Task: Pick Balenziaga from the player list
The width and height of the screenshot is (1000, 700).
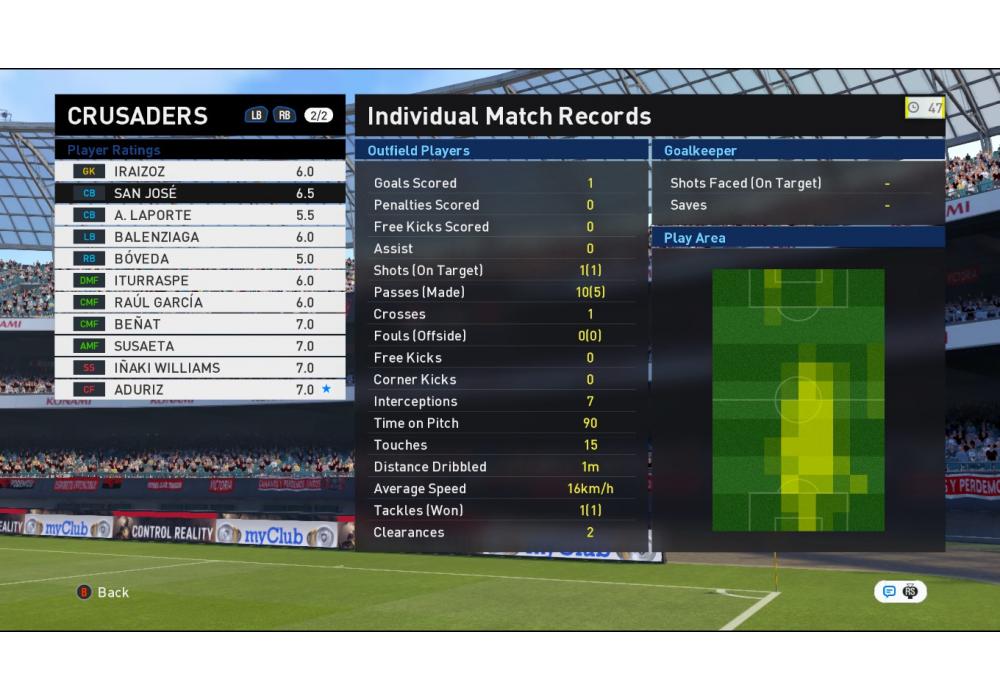Action: click(200, 237)
